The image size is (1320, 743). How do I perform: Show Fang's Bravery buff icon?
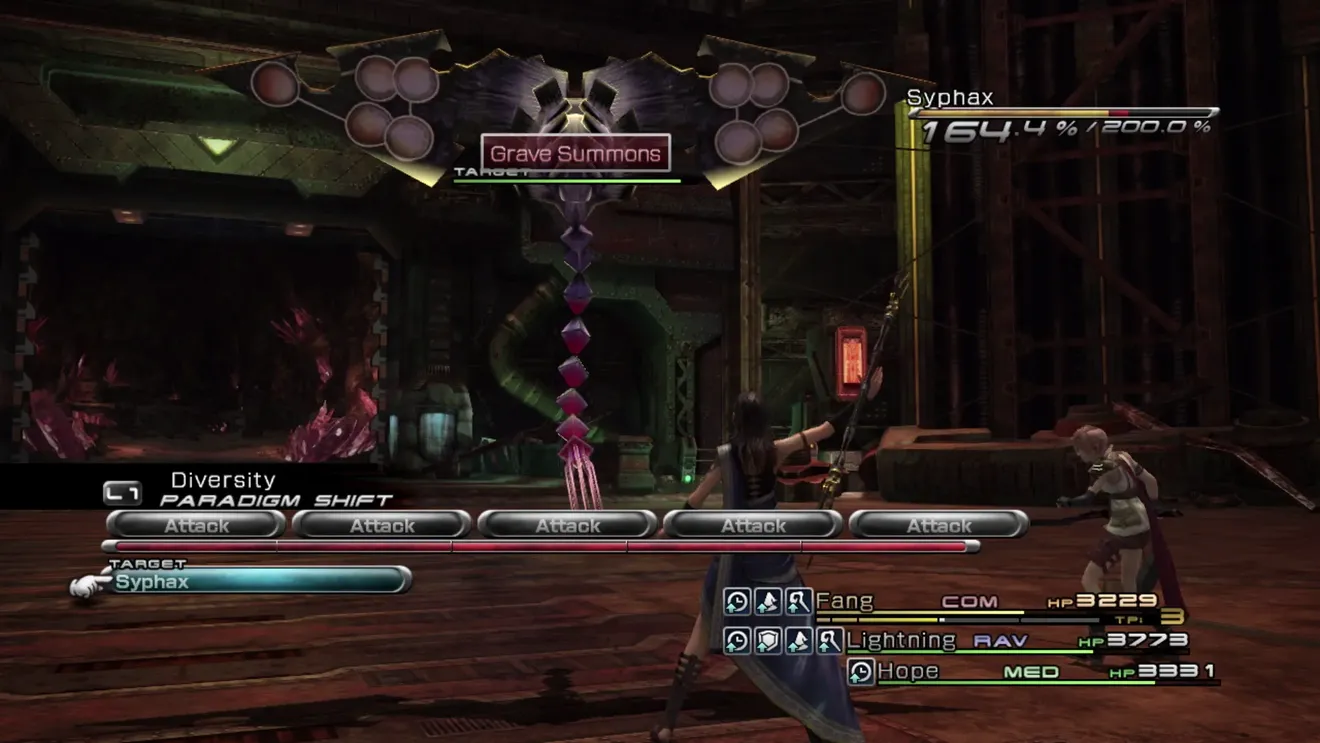768,601
